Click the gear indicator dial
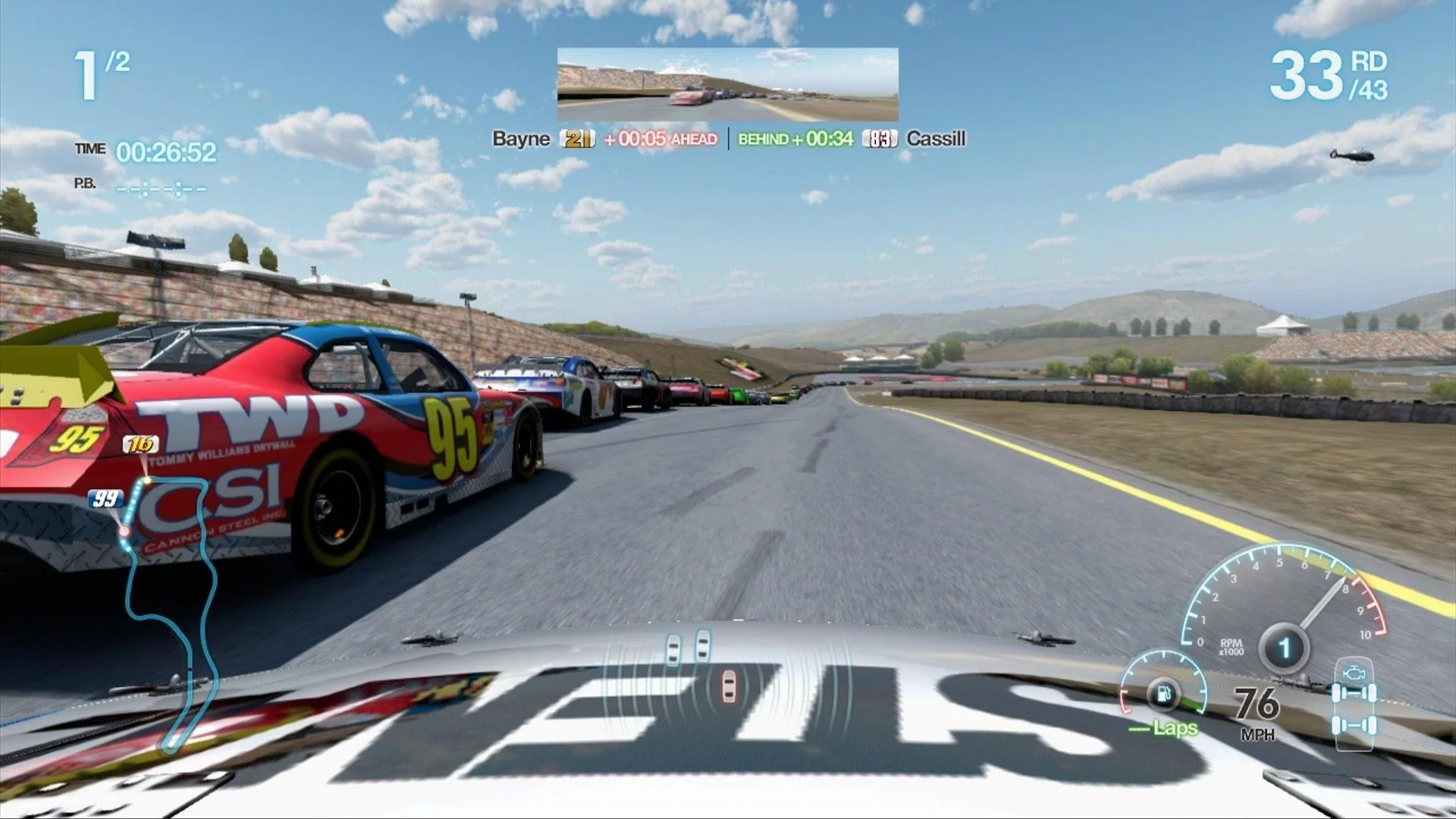1456x819 pixels. [x=1284, y=648]
